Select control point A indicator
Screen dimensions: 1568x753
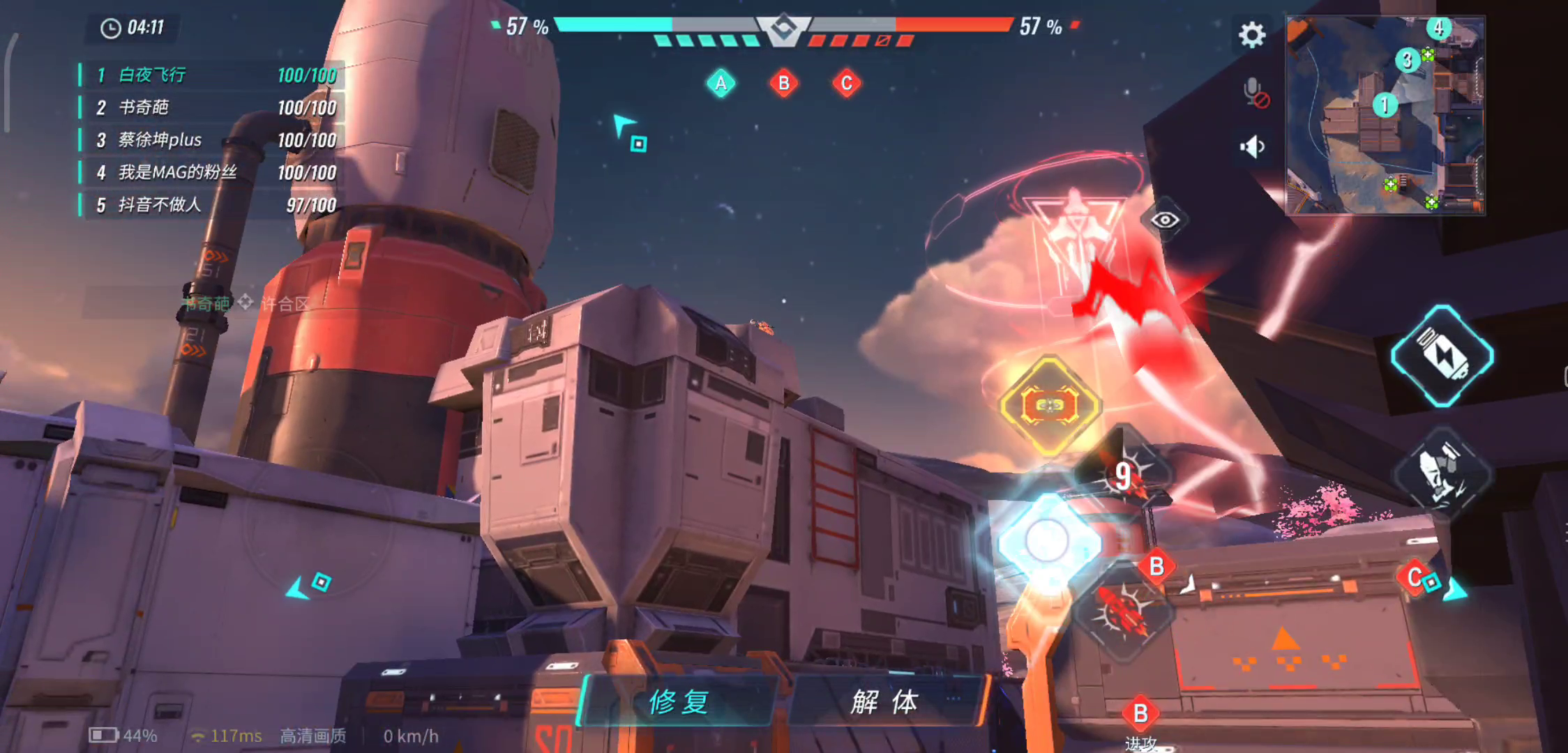coord(721,84)
